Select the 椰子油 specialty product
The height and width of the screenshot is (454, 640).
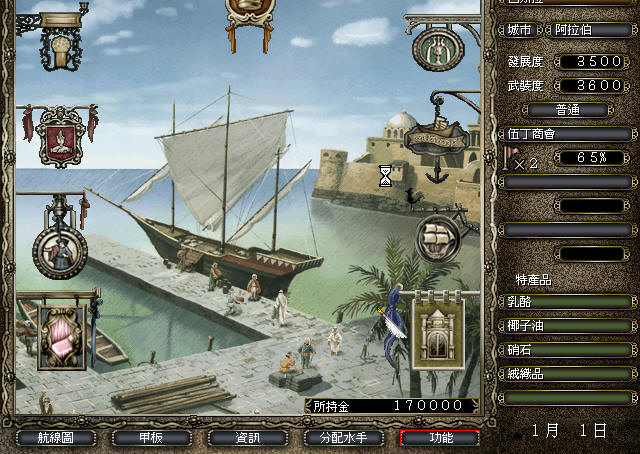tap(566, 325)
